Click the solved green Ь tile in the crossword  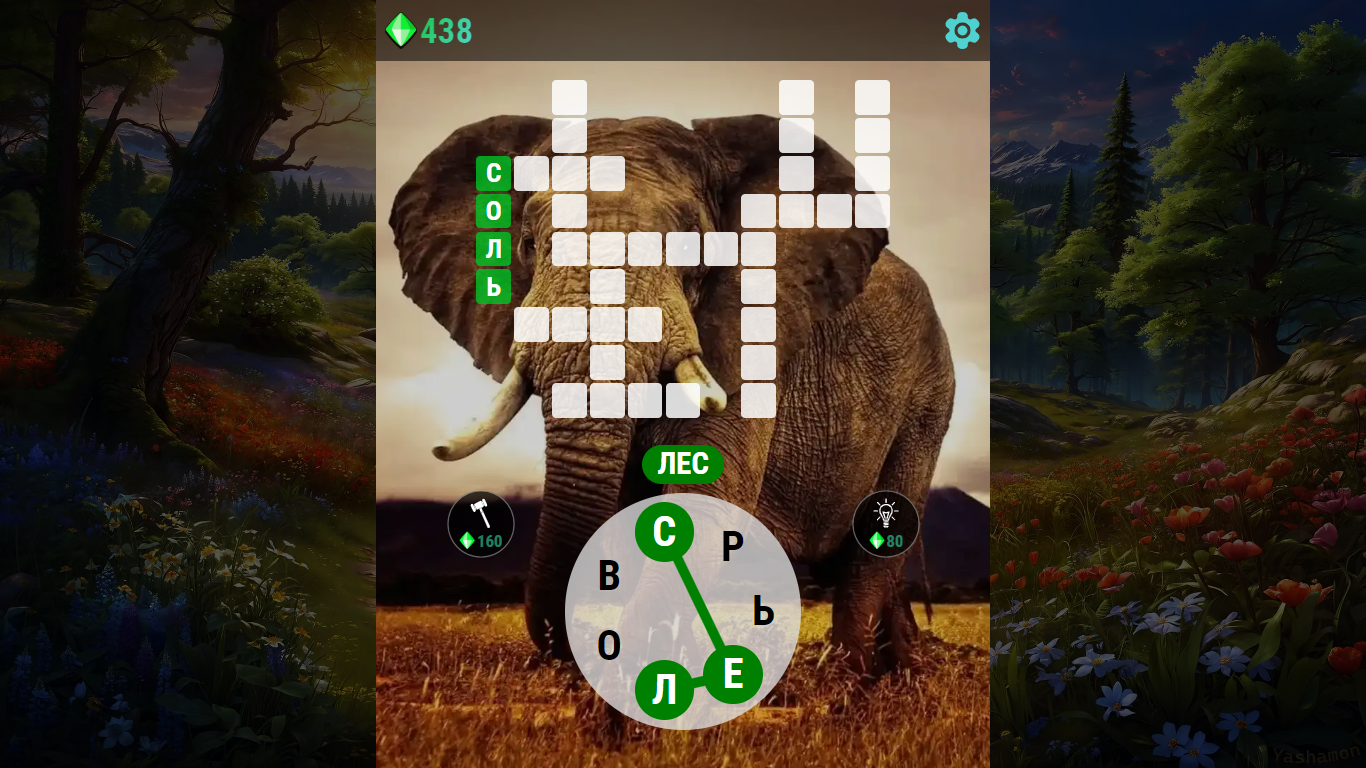point(494,286)
